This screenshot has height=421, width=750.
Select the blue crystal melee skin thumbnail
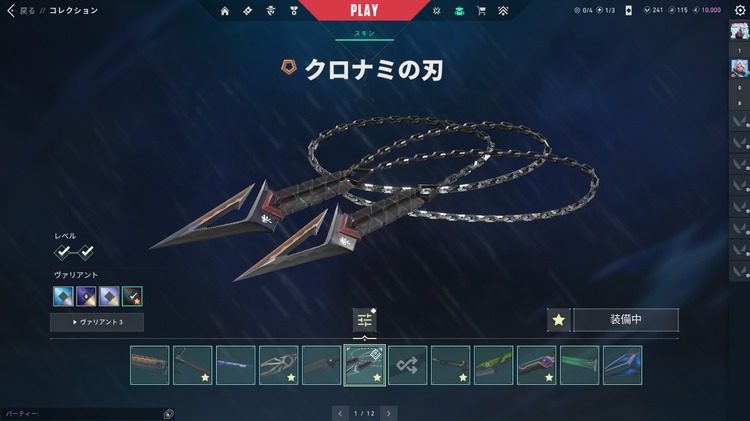pos(622,365)
